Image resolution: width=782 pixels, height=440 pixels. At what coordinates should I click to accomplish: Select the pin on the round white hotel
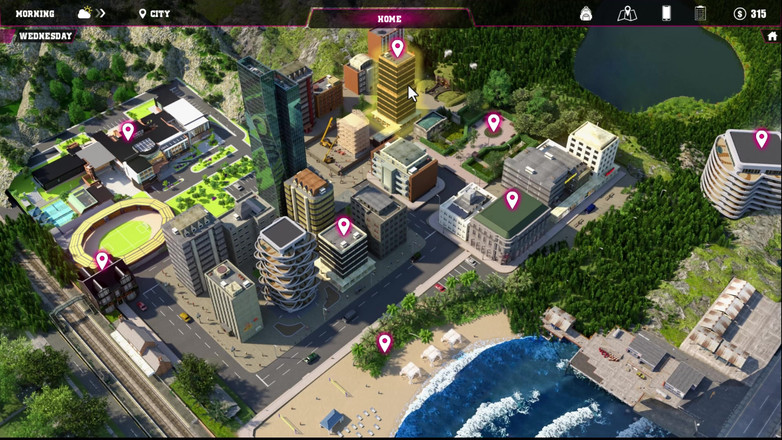tap(761, 138)
